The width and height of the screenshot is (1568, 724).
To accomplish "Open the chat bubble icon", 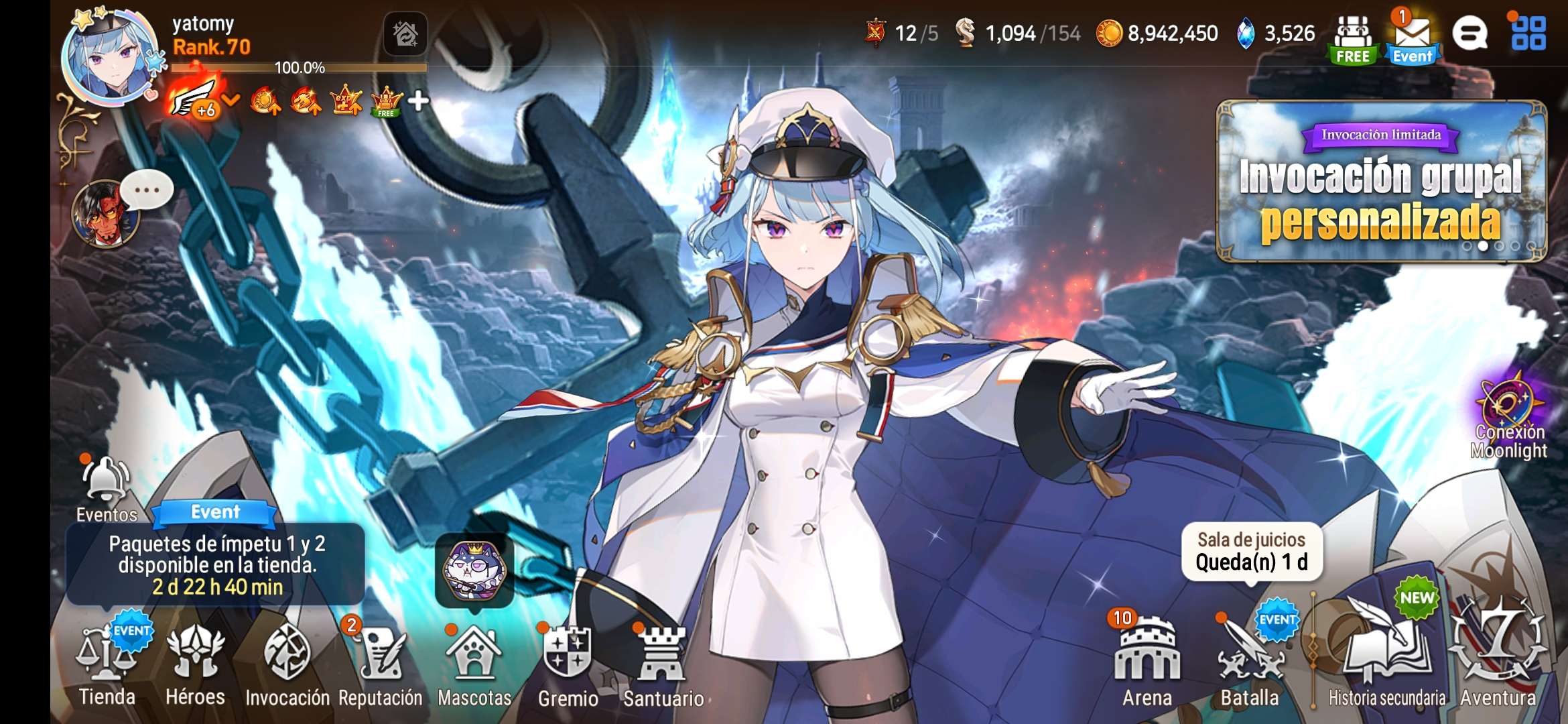I will [1469, 34].
